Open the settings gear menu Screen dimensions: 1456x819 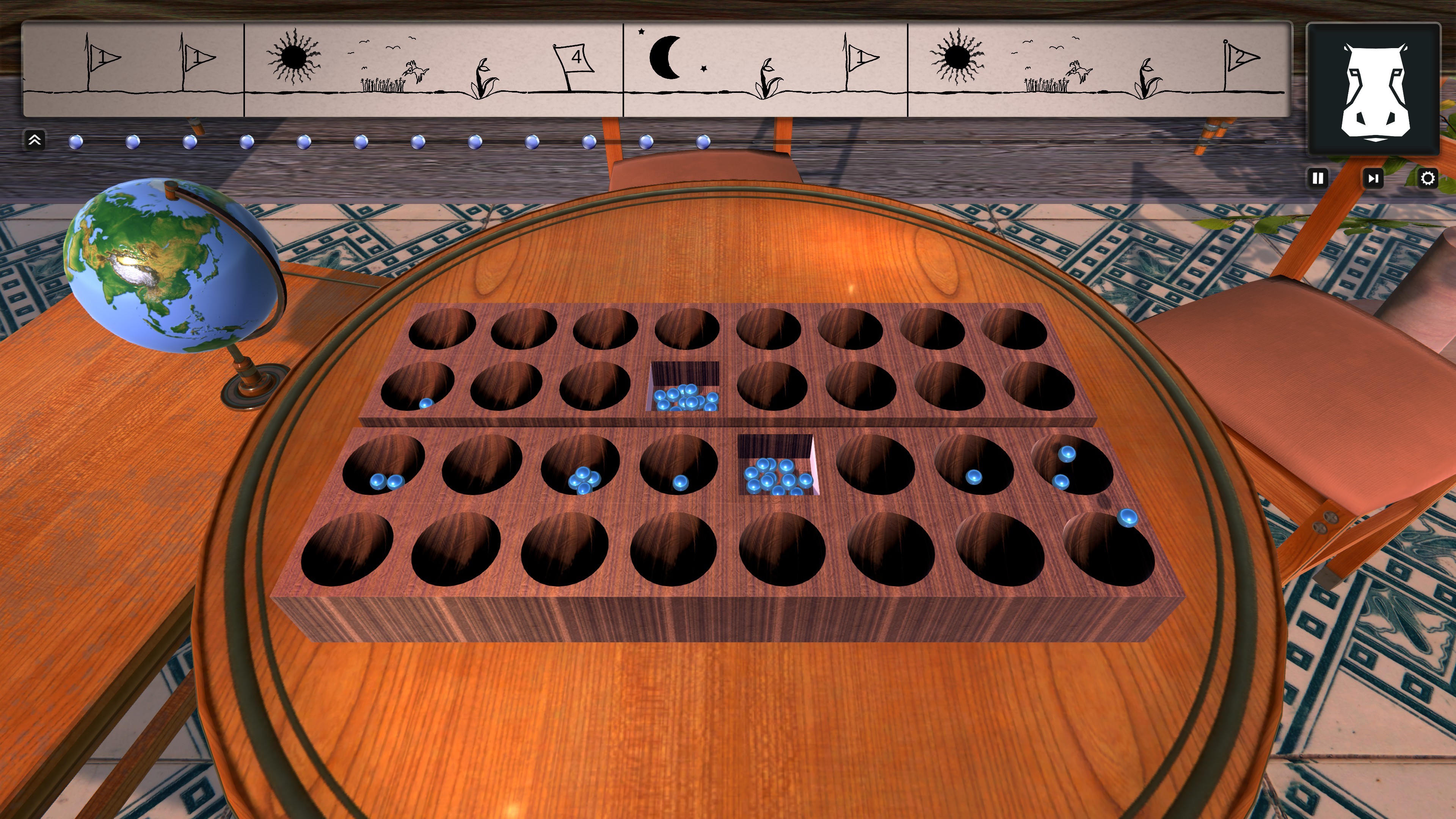[1429, 178]
